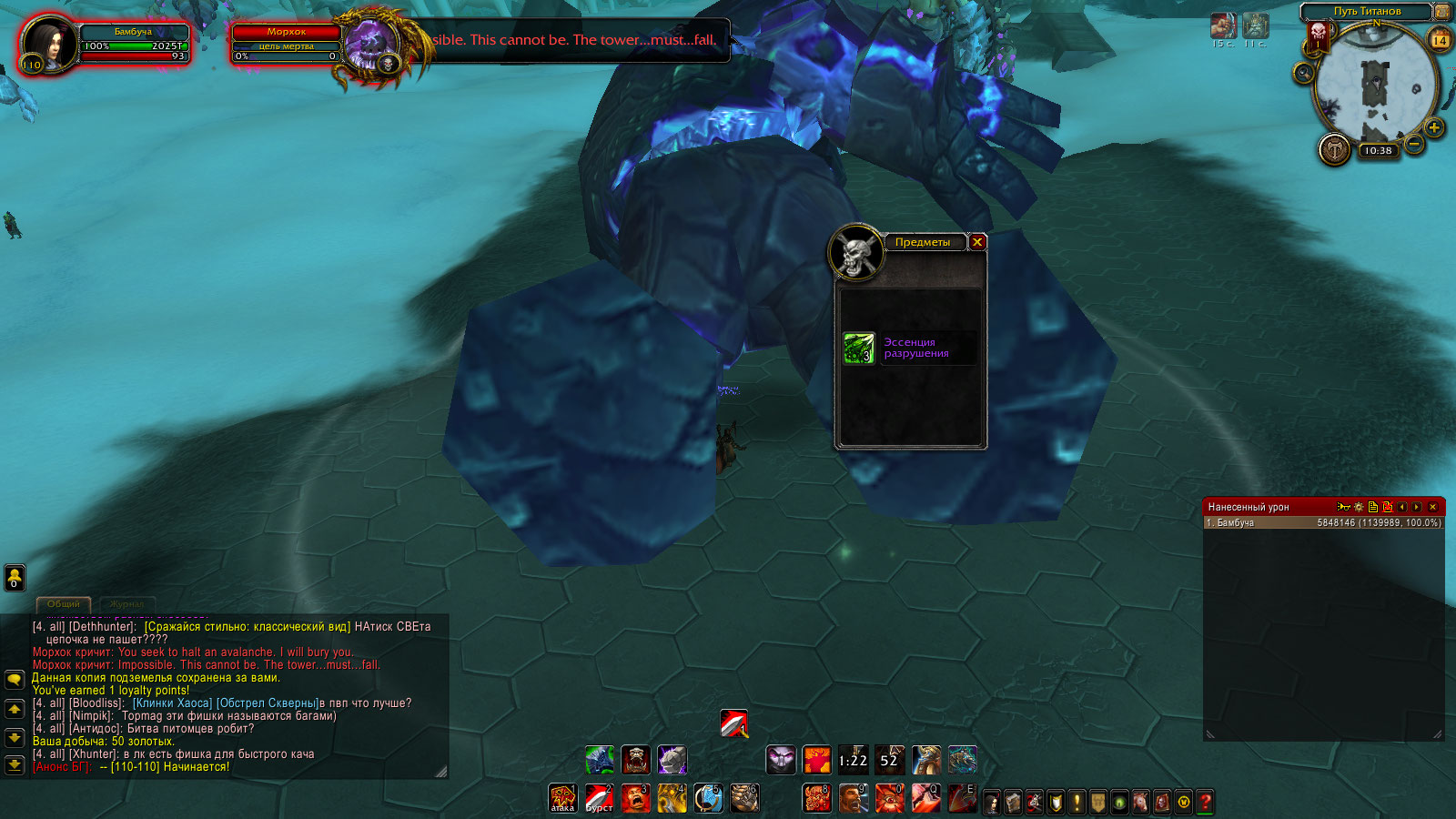Use the атака action bar ability

pos(562,798)
